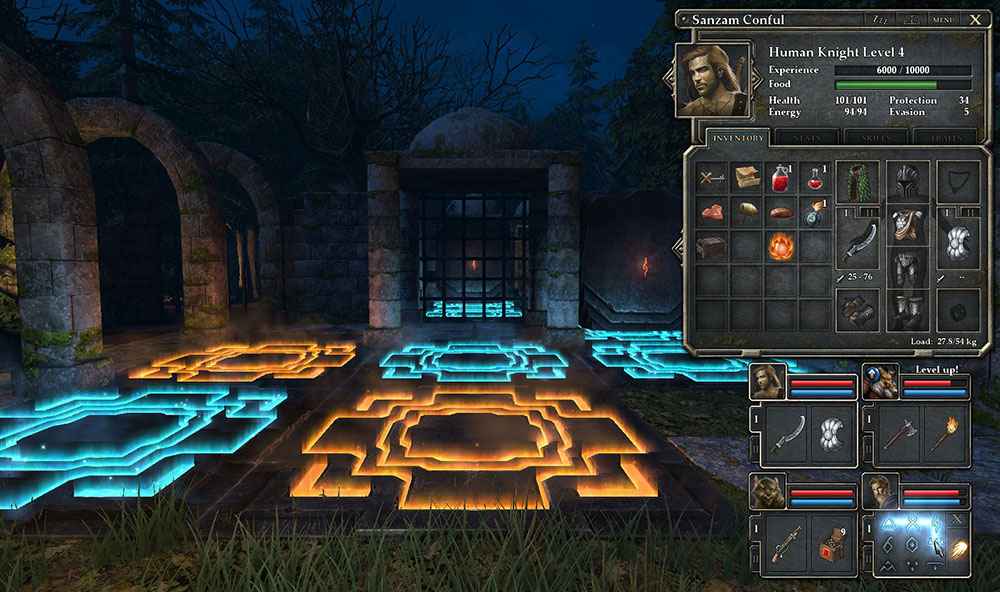Fire the ratling's musket

coord(783,544)
